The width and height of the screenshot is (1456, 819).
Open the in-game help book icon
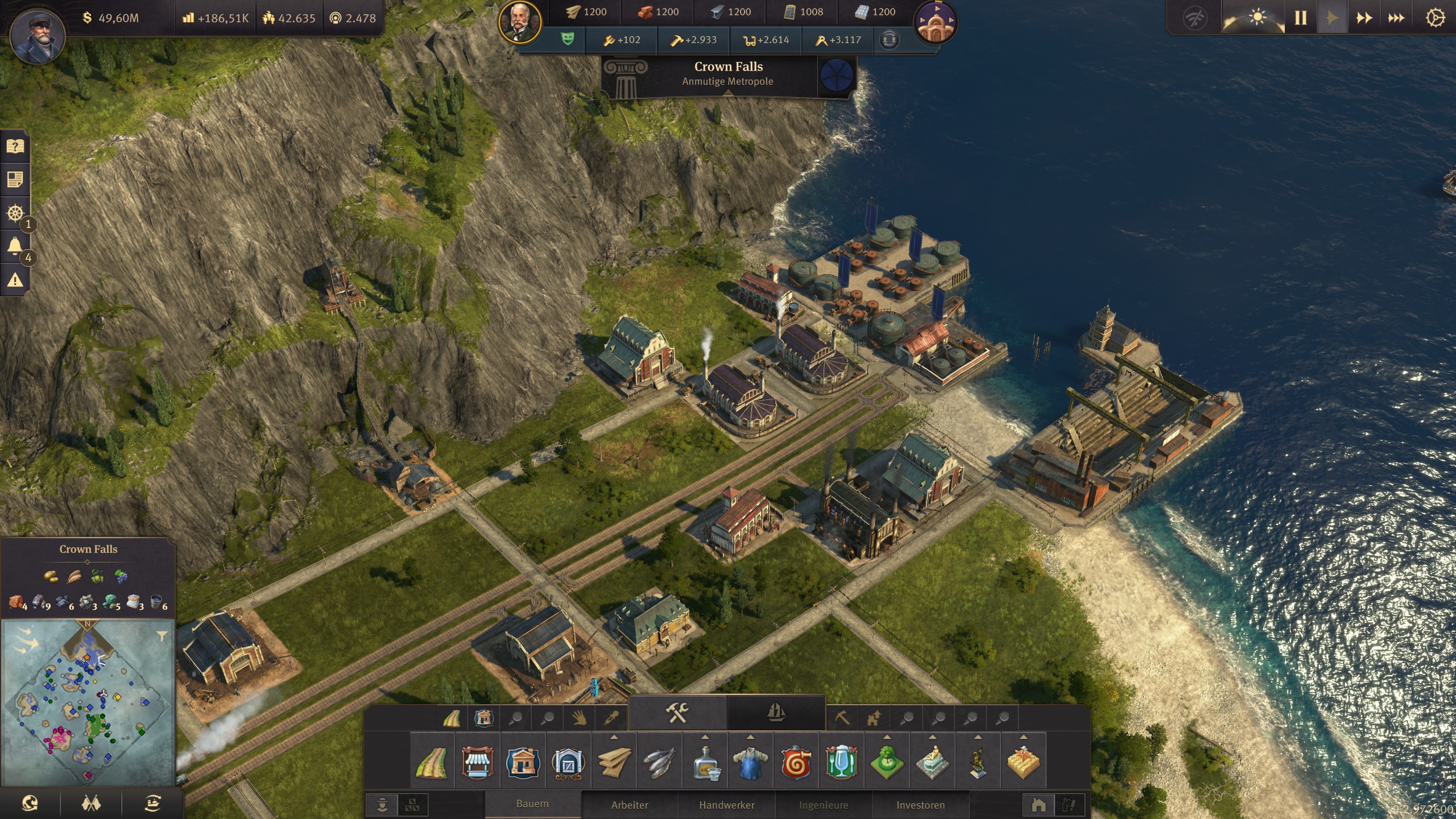click(x=14, y=147)
